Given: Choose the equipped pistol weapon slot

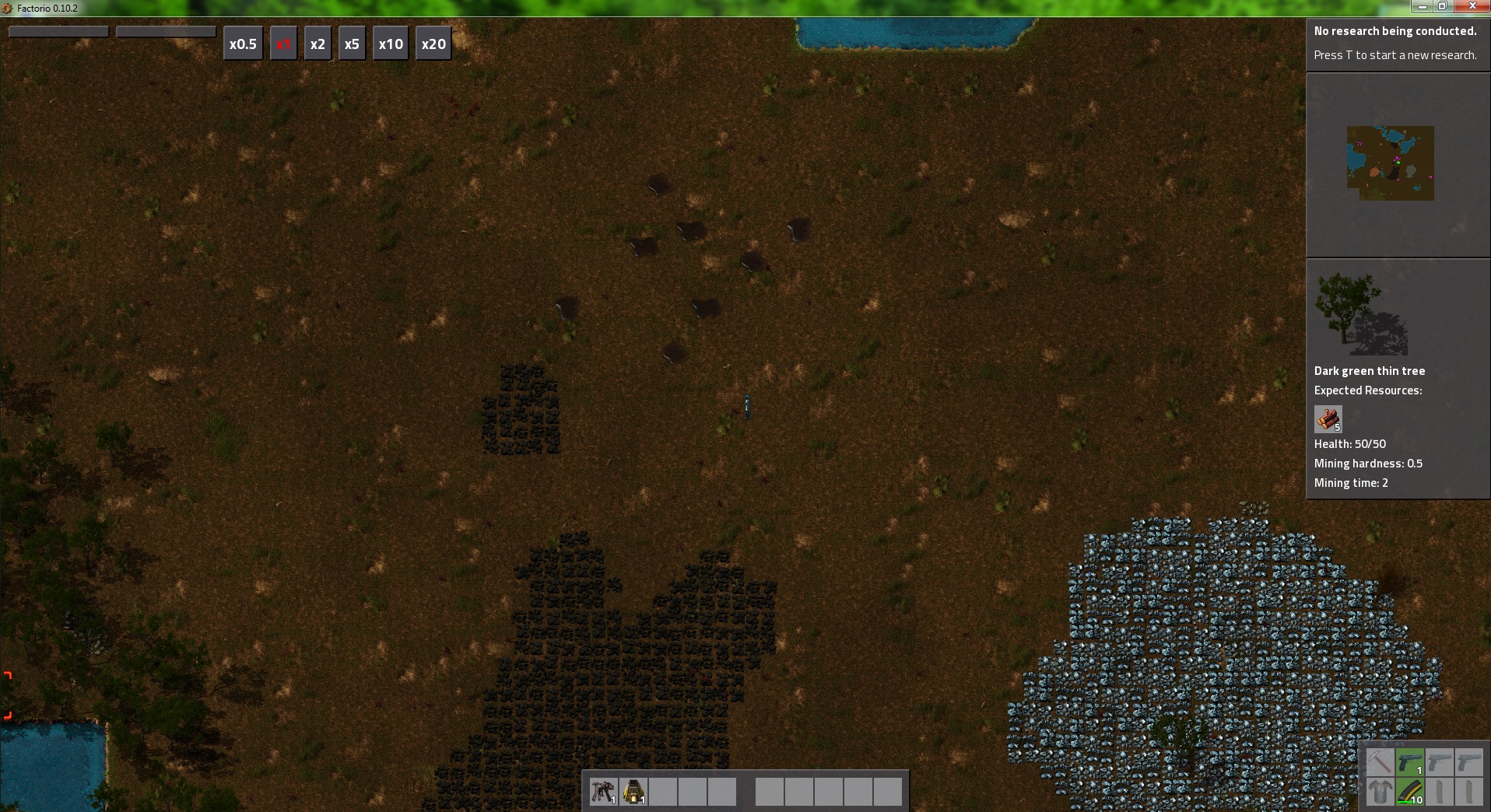Looking at the screenshot, I should point(1410,762).
